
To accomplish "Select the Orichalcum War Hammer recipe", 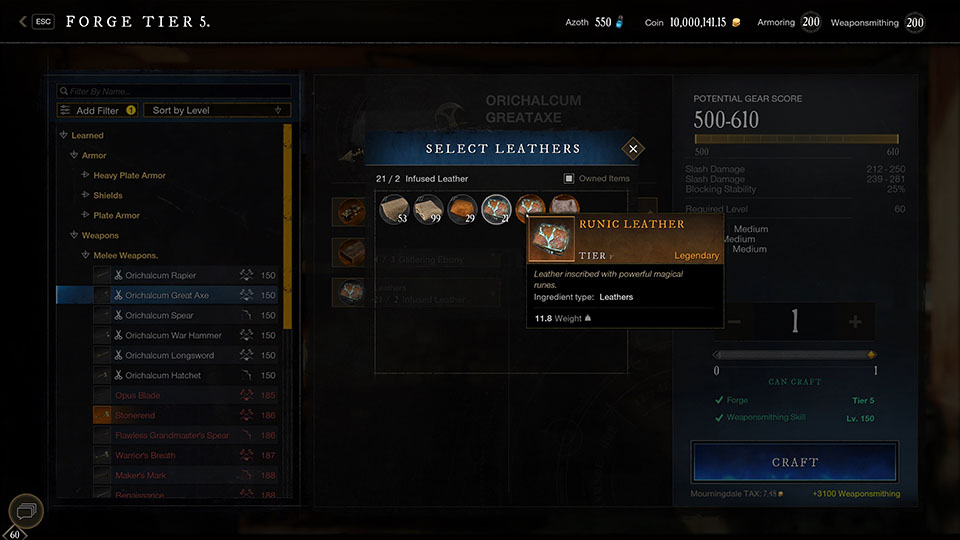I will pos(167,335).
